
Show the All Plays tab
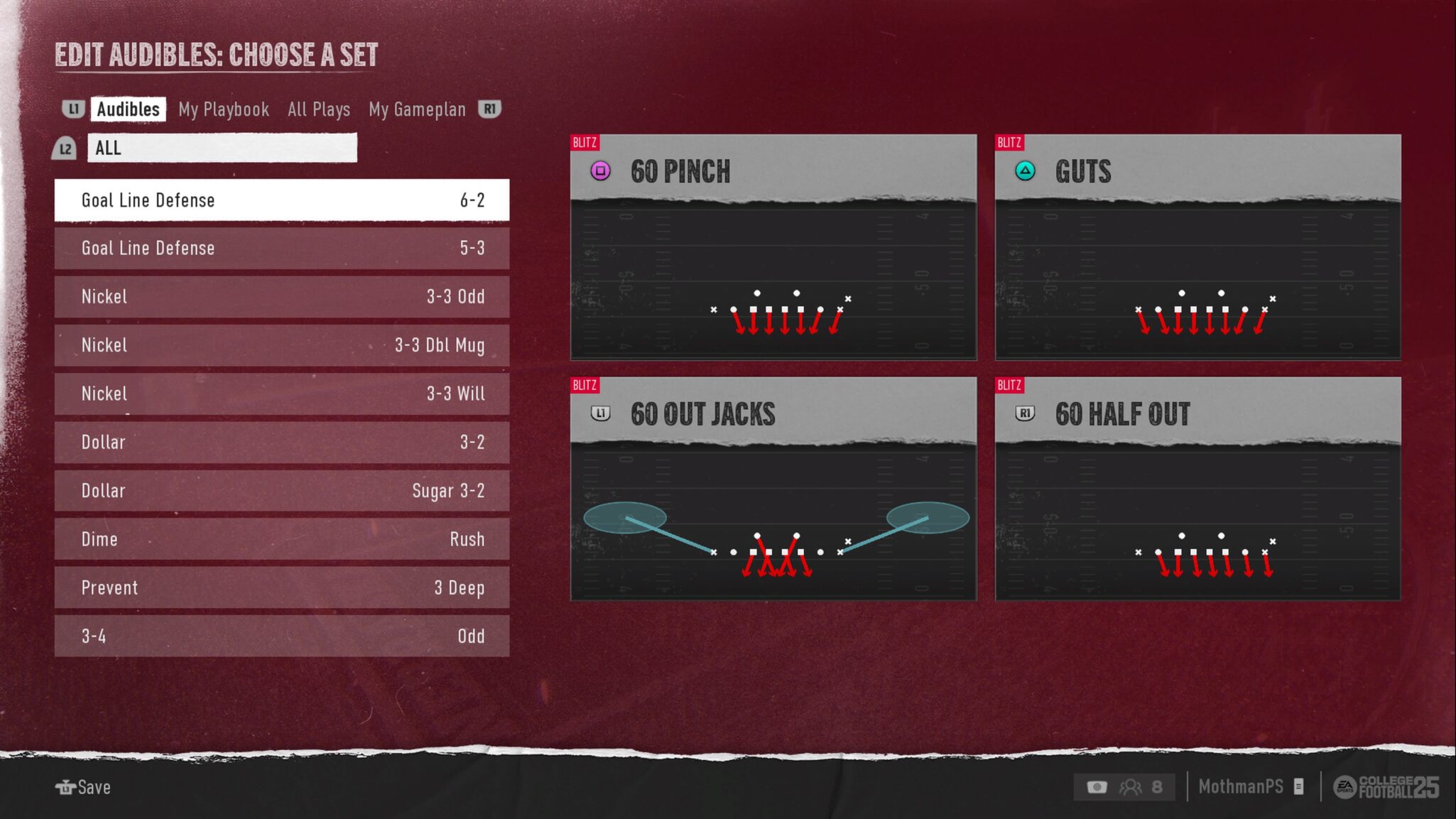pos(319,109)
